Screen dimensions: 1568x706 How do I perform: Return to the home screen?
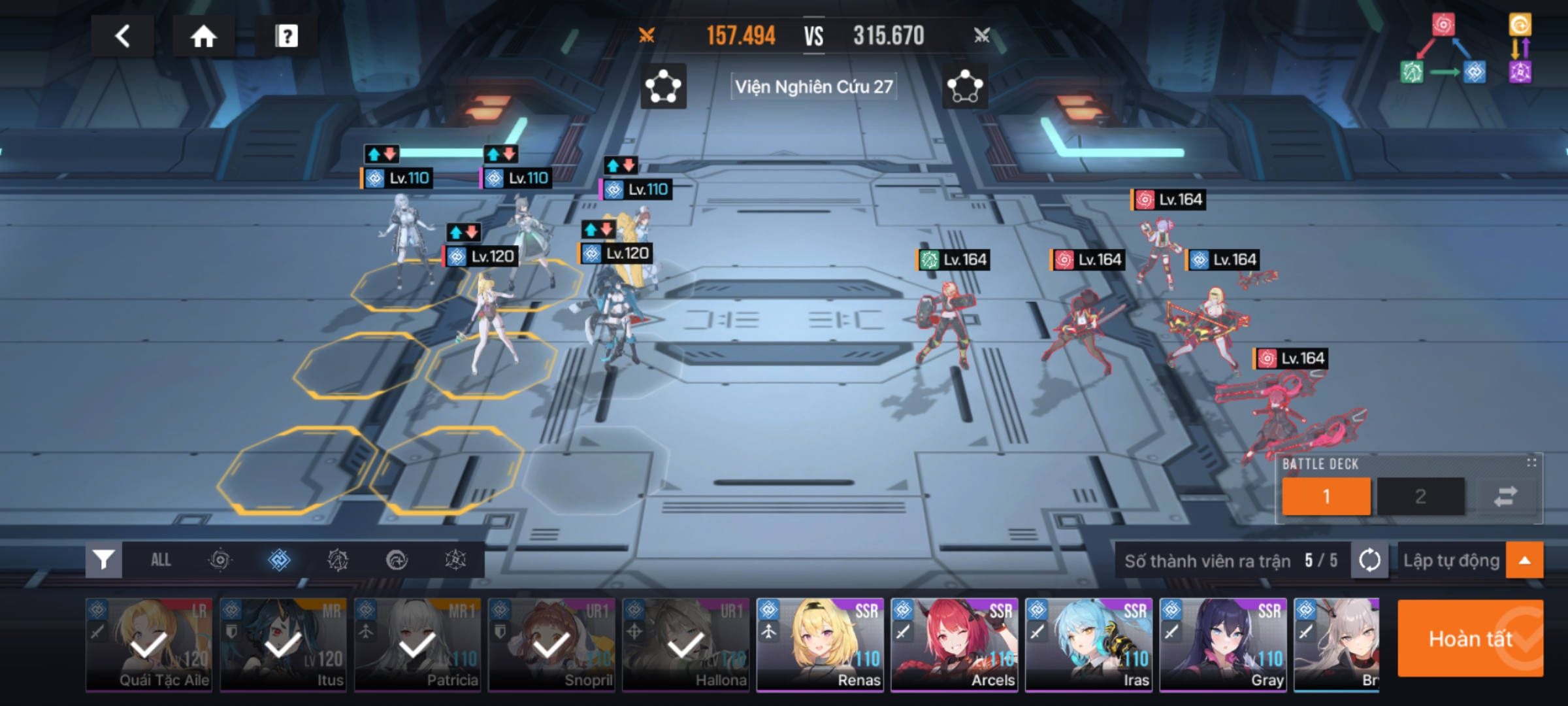[203, 36]
